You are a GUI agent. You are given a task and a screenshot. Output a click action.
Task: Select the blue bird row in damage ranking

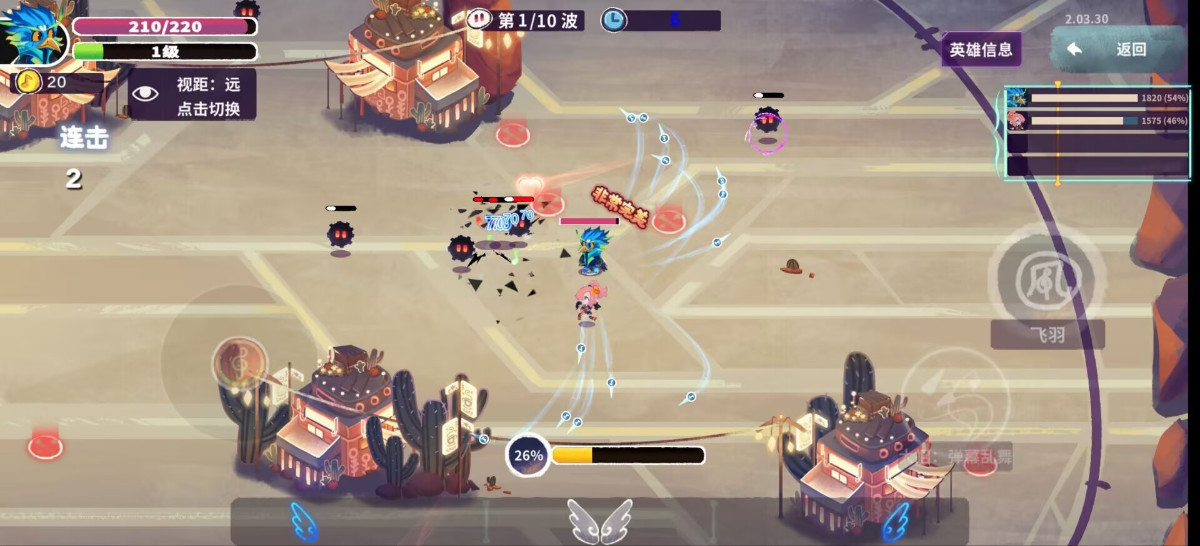1097,98
